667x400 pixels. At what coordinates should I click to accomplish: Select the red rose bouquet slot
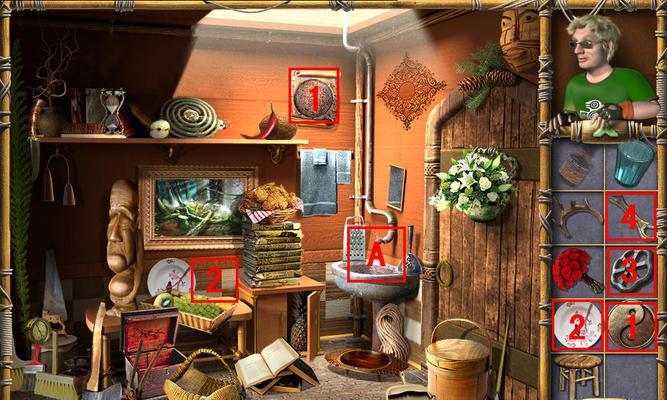pyautogui.click(x=577, y=270)
